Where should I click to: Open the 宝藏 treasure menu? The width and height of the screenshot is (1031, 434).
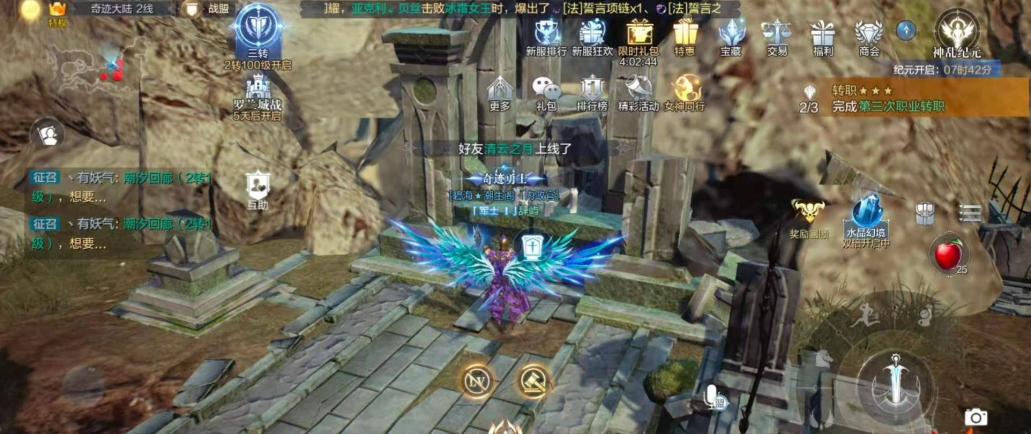(731, 34)
